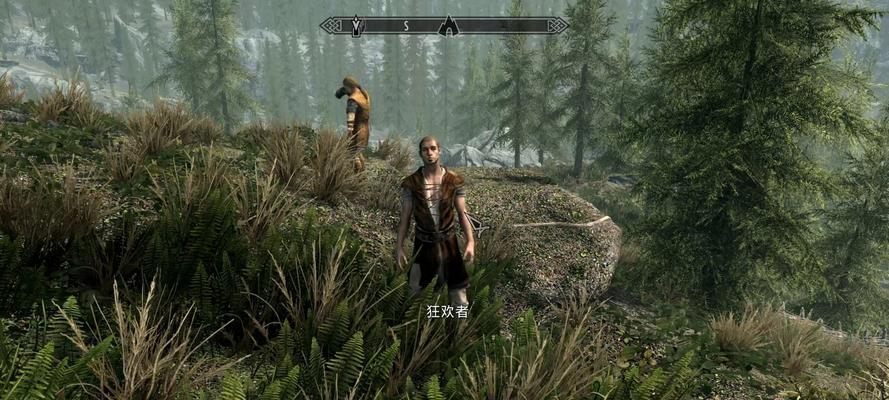Screen dimensions: 889x400
Task: Select the shield-shaped location marker on the compass
Action: (x=357, y=25)
